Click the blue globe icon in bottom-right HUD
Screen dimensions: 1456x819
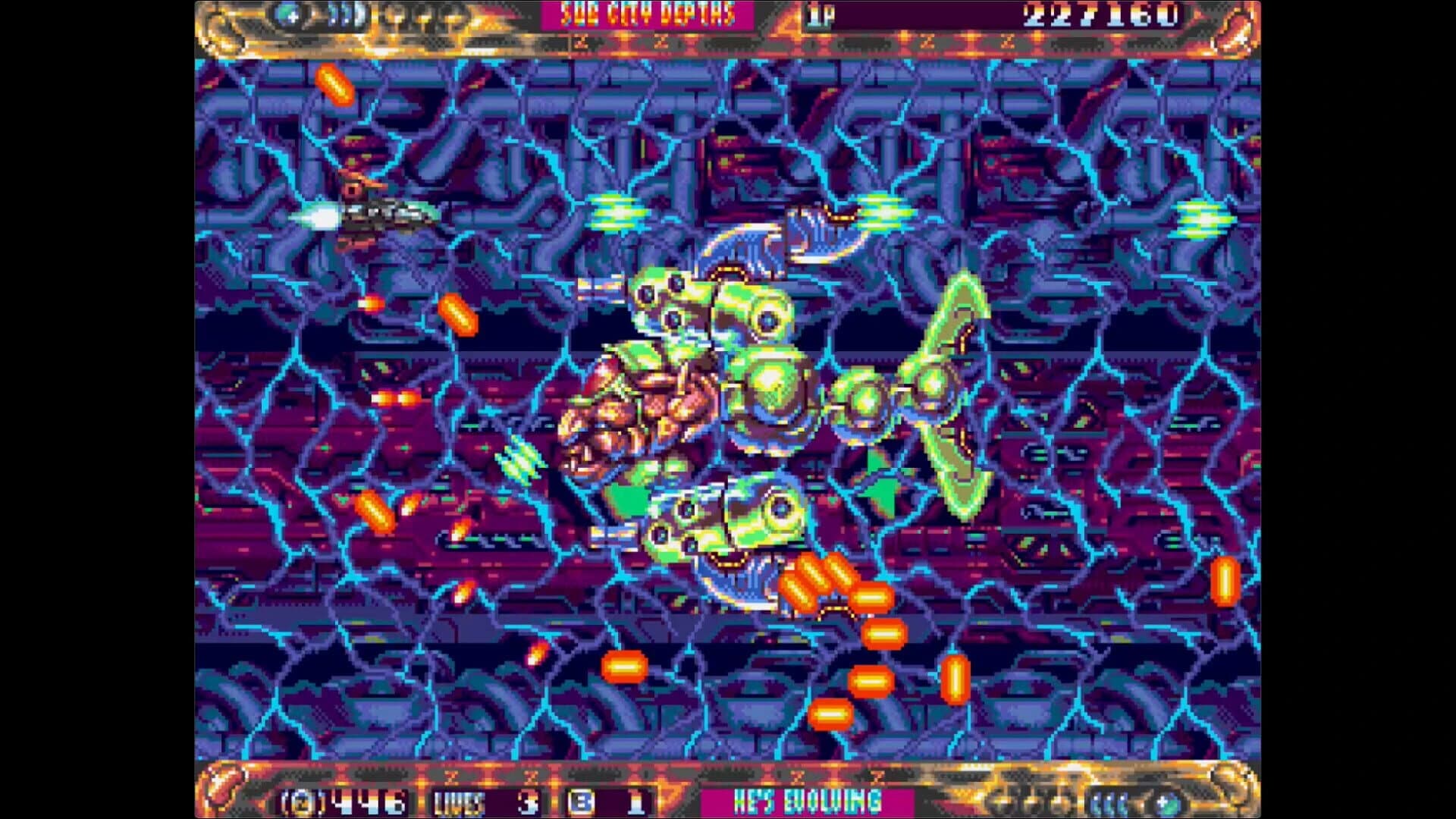(1166, 804)
